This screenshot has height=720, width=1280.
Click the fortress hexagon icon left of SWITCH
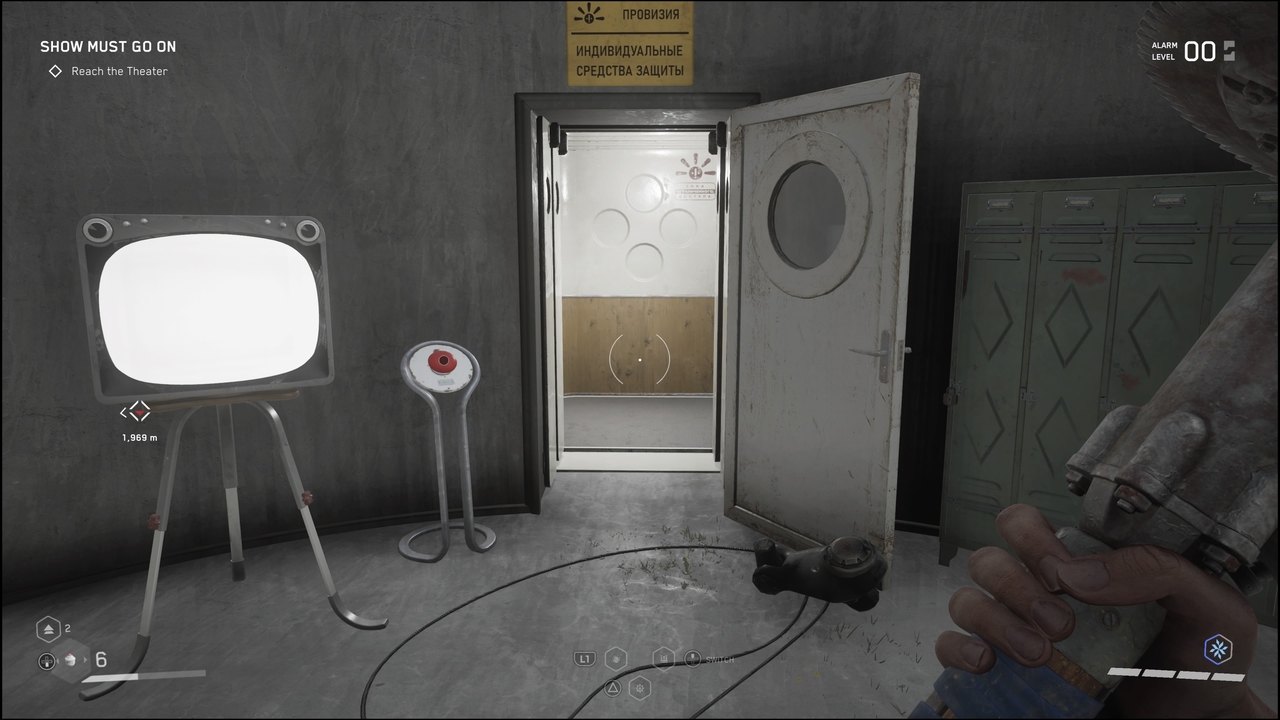pos(664,657)
